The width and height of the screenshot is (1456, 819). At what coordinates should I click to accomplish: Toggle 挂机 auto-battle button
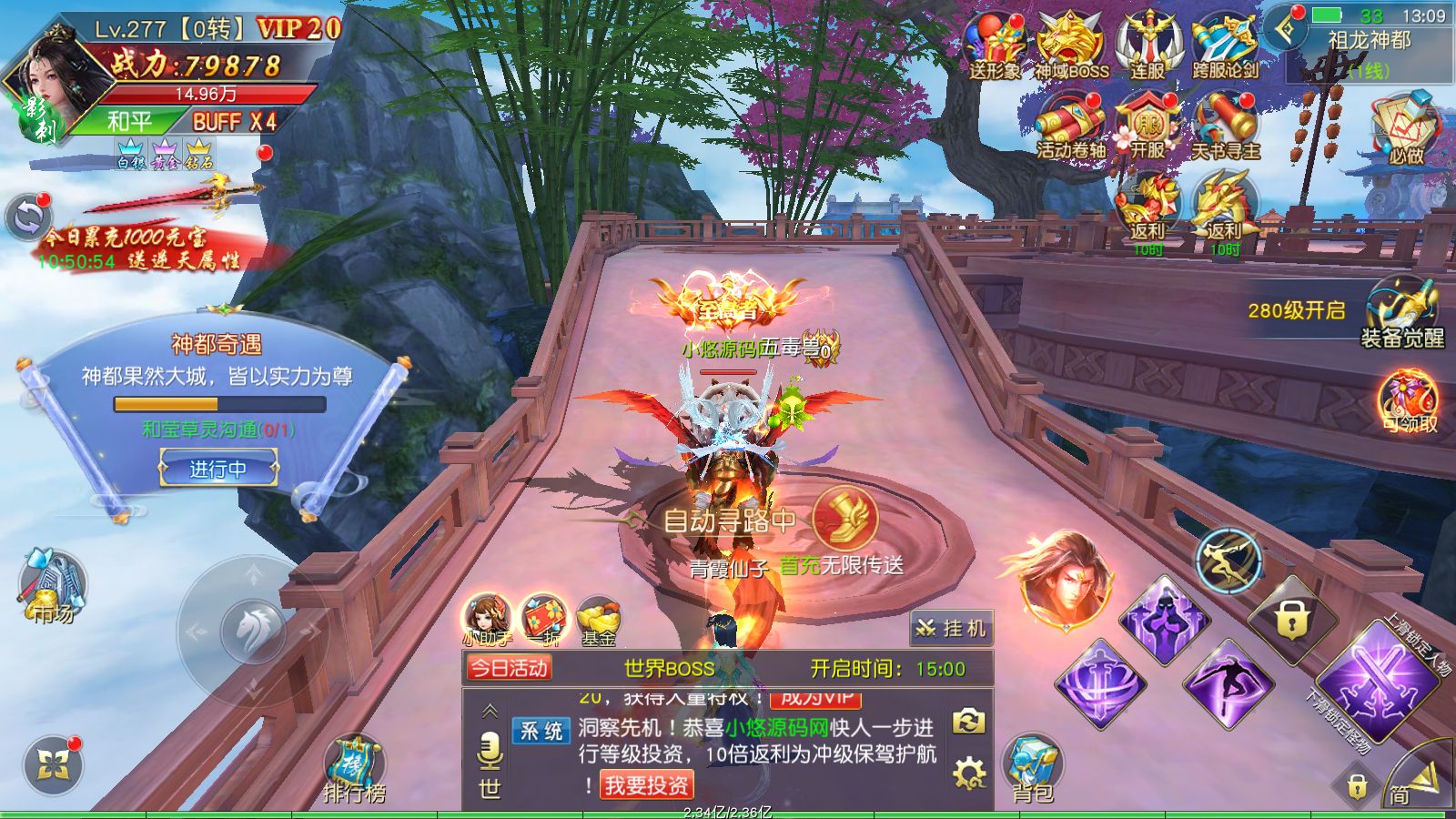(x=951, y=628)
